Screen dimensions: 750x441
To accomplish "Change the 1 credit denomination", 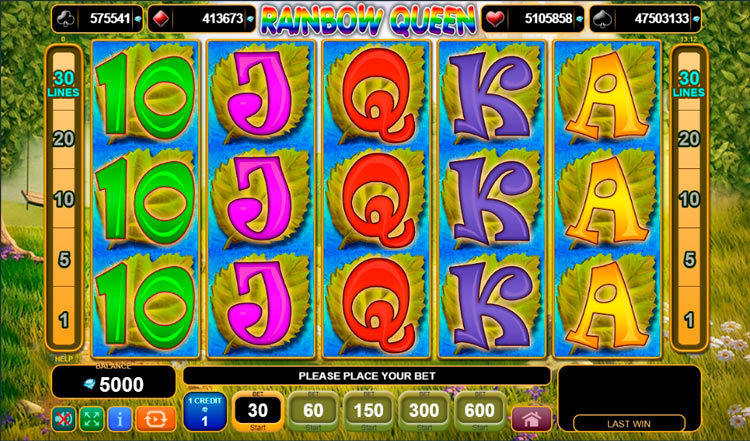I will [205, 413].
